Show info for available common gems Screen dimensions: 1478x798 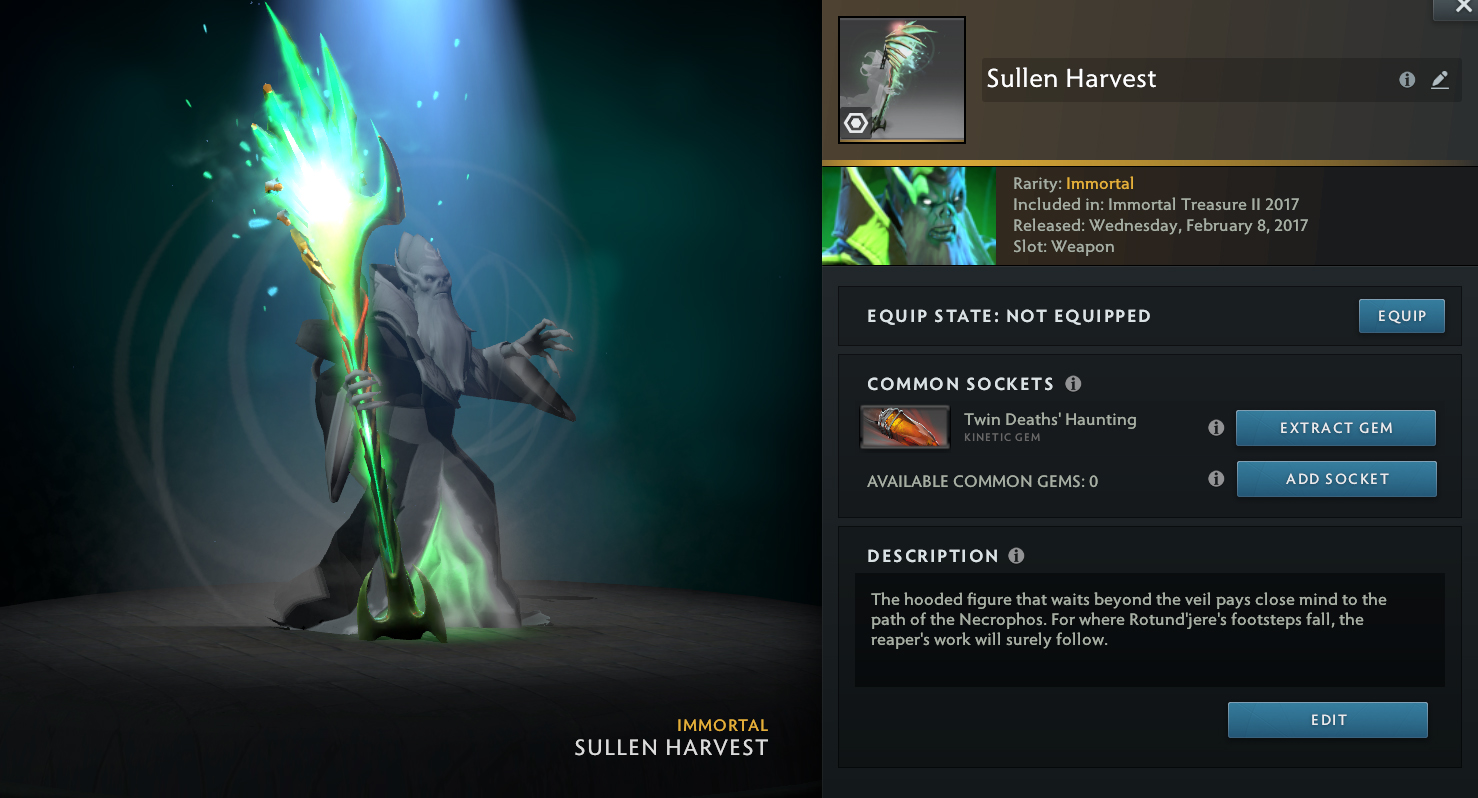pyautogui.click(x=1216, y=479)
